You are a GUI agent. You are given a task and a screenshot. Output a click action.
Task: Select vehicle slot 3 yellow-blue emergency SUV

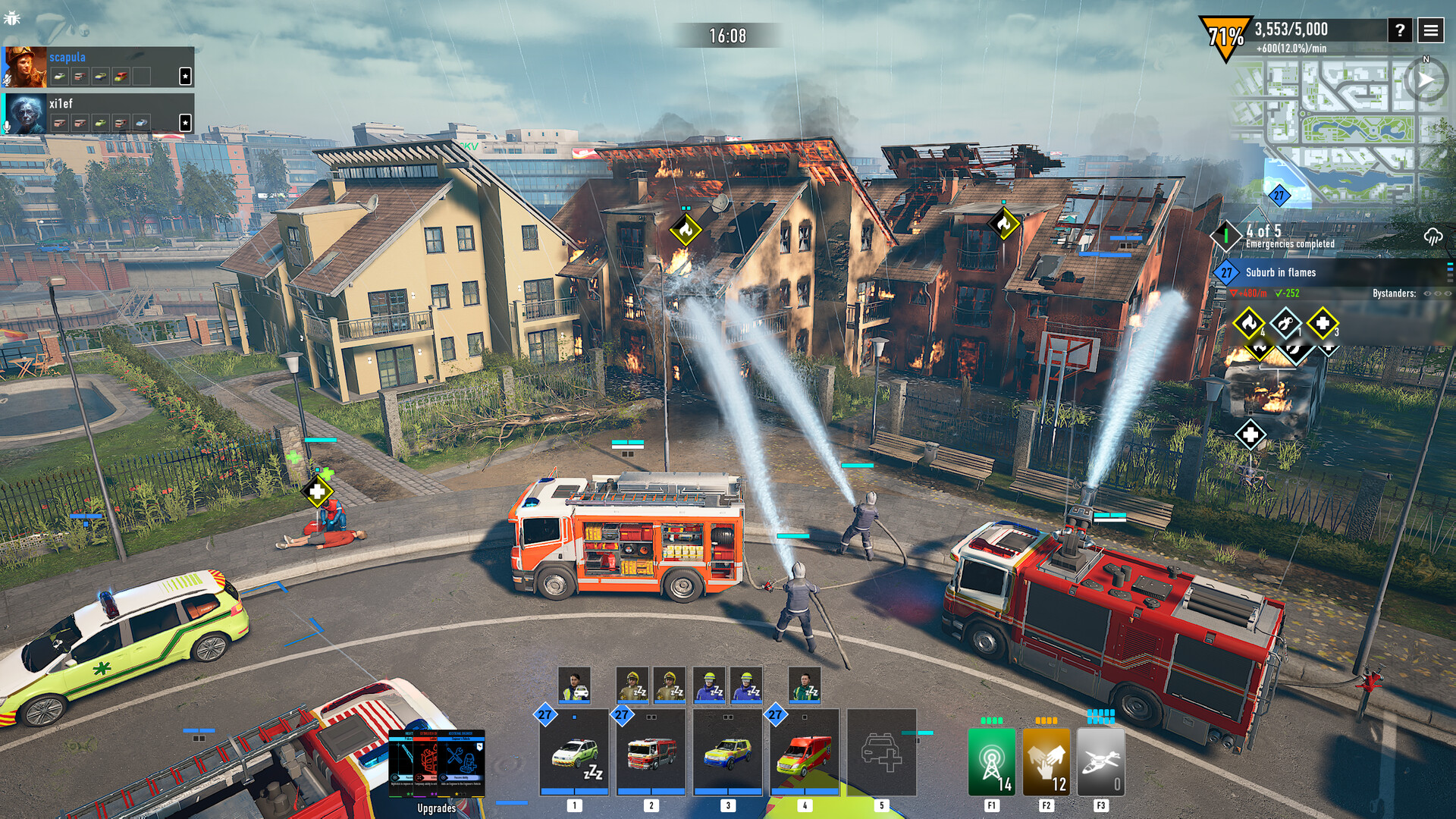(x=727, y=752)
